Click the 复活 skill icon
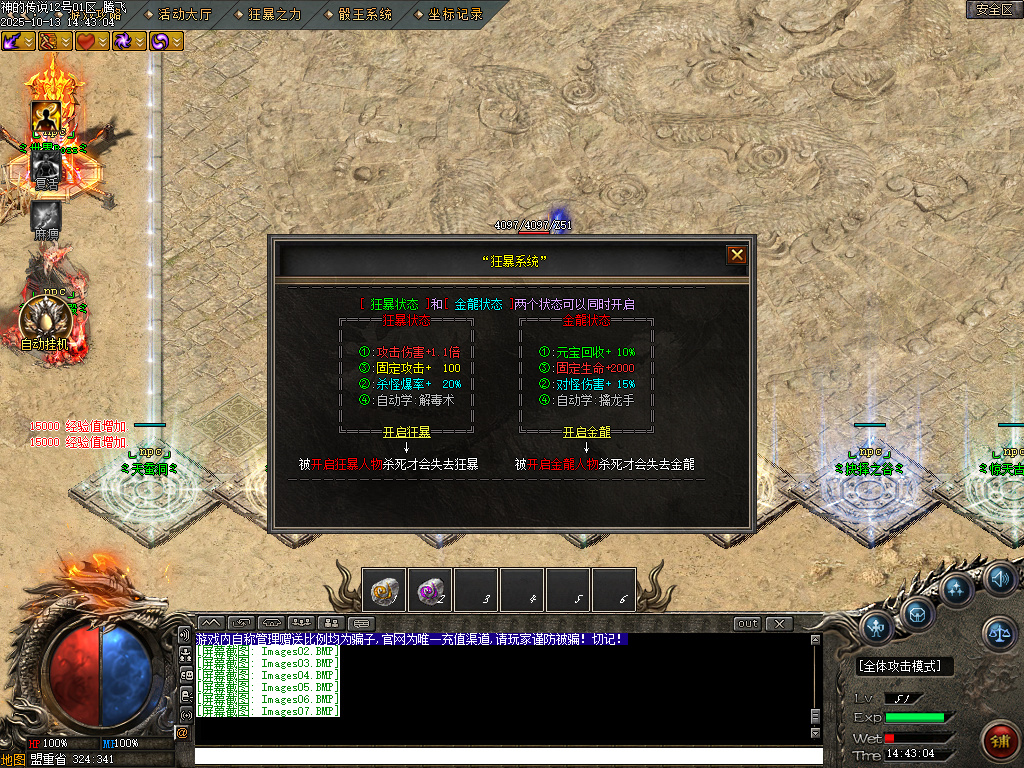 46,166
